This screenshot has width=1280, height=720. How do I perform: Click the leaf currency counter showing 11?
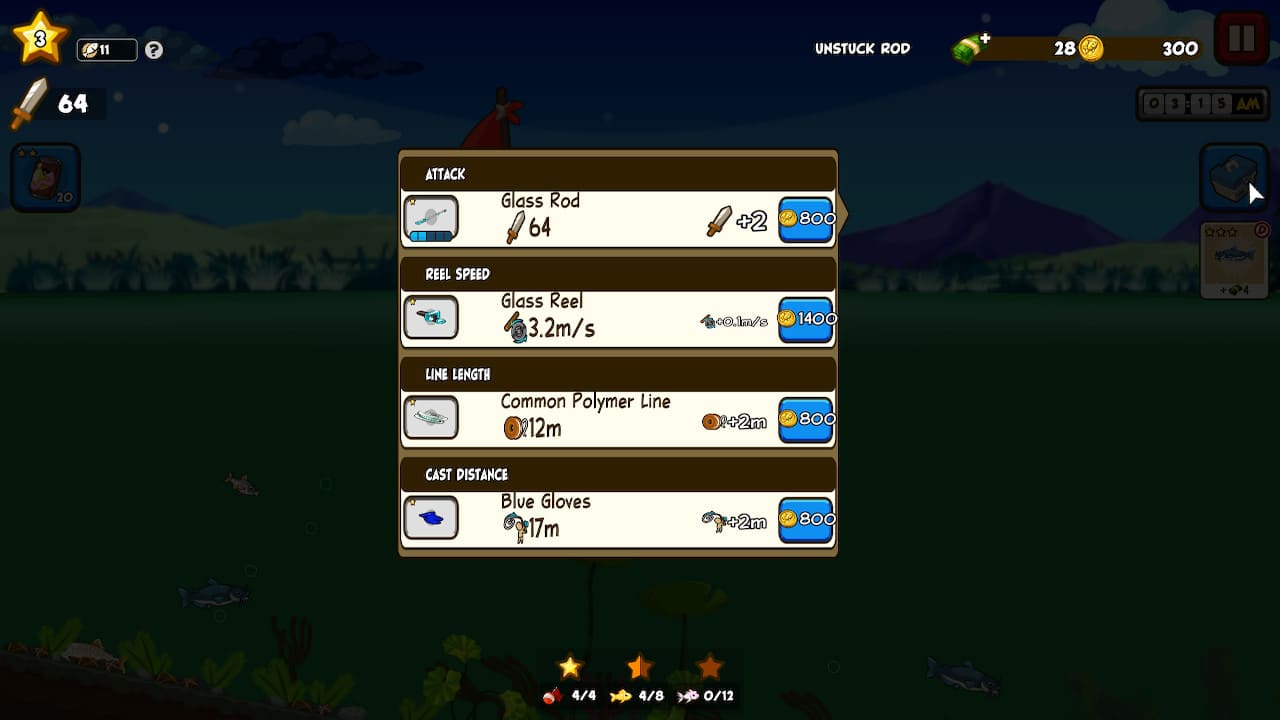point(105,49)
